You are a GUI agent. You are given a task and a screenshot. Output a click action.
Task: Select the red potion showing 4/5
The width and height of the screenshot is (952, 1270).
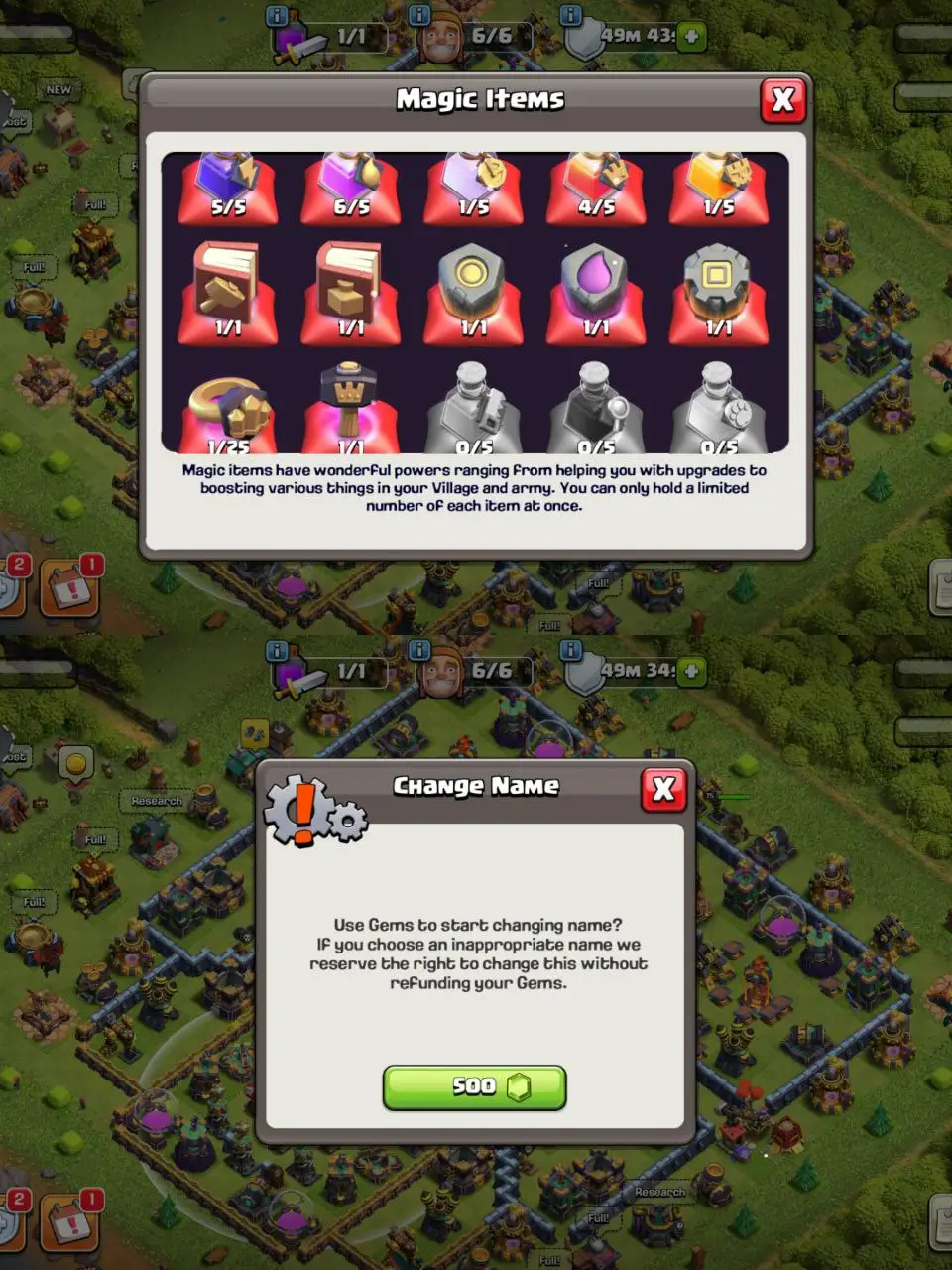tap(596, 187)
